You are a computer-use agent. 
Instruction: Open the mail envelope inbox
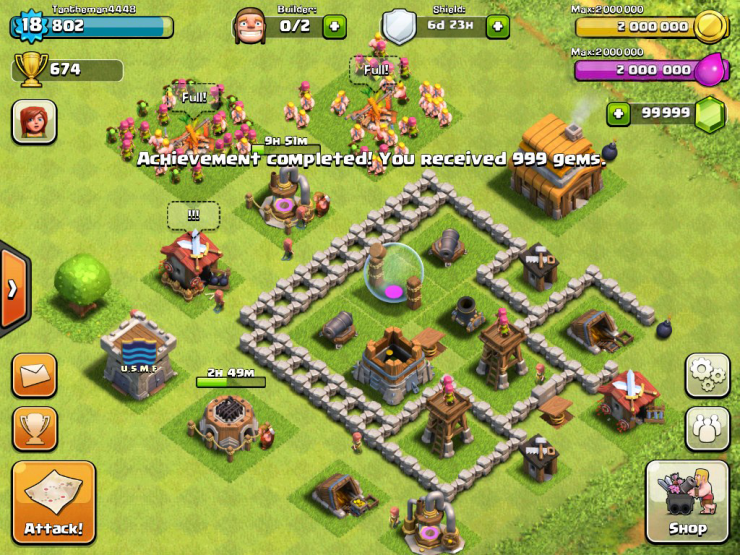pos(34,375)
